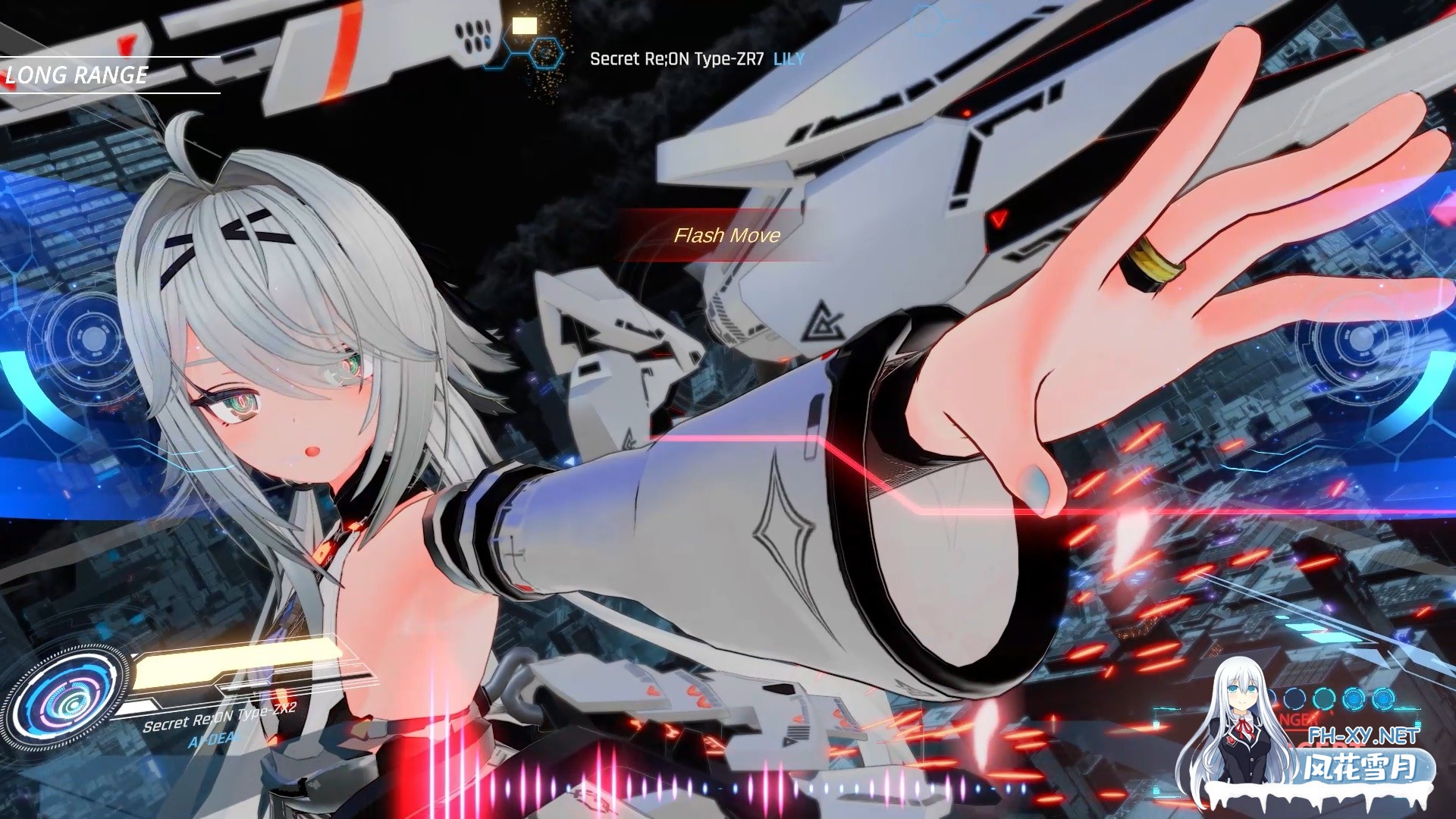This screenshot has width=1456, height=819.
Task: Collapse the Flash Move notification banner
Action: click(728, 236)
